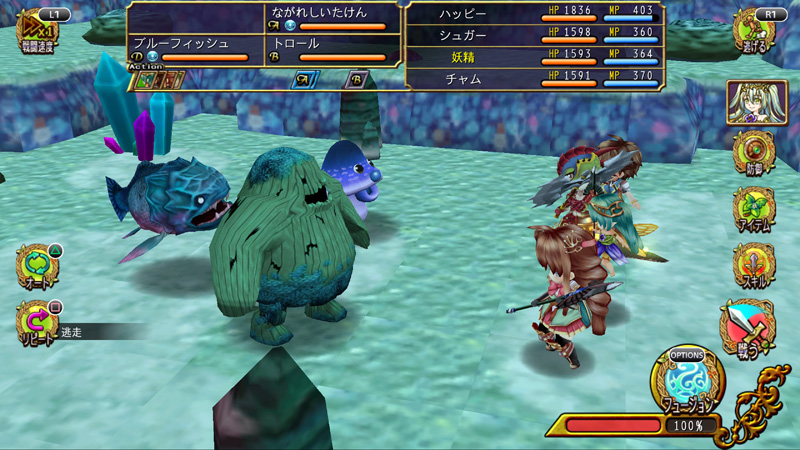Enable オート (Auto) battle
The image size is (800, 450).
[x=38, y=268]
